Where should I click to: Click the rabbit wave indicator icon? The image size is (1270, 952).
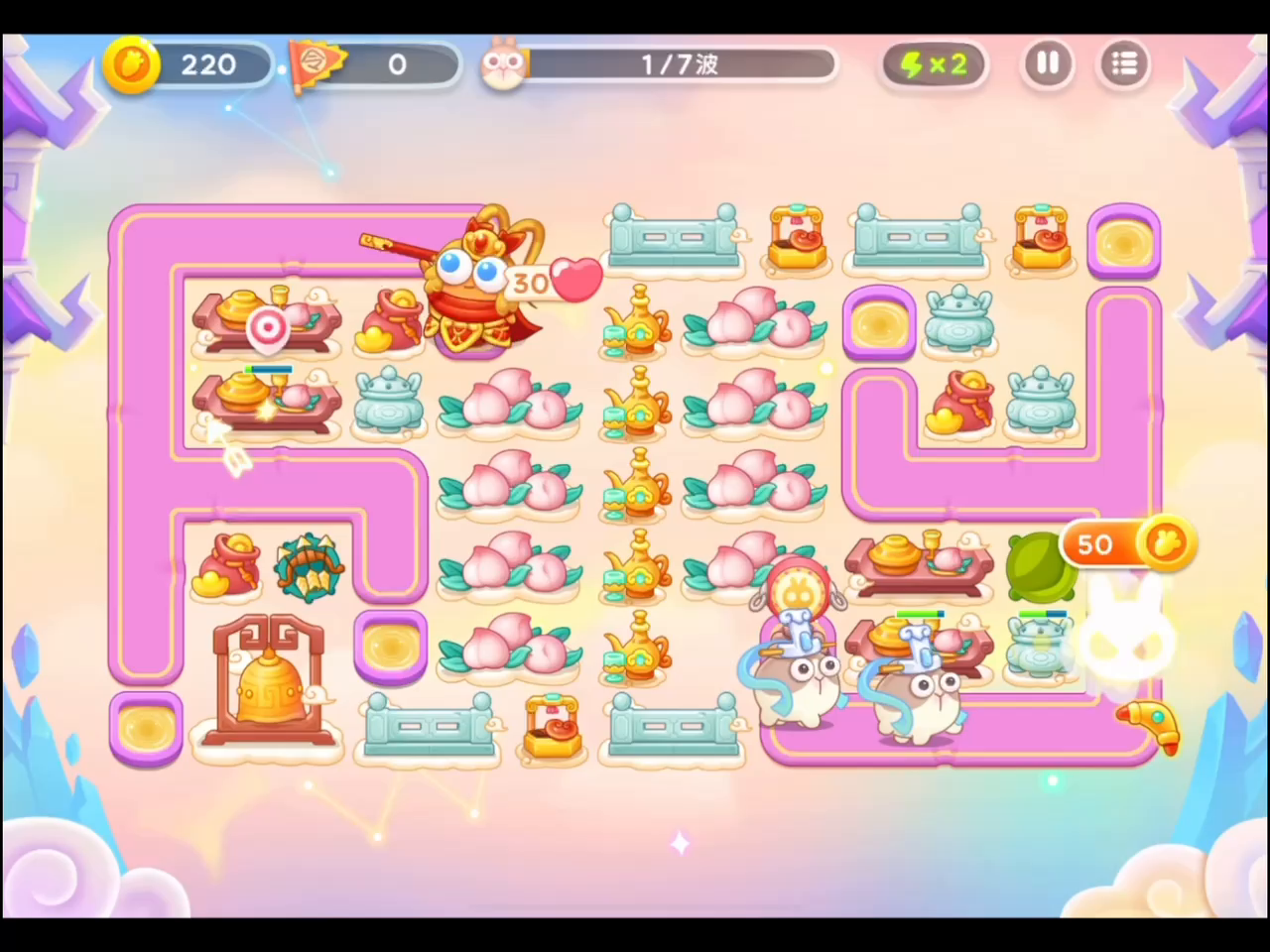click(x=504, y=63)
